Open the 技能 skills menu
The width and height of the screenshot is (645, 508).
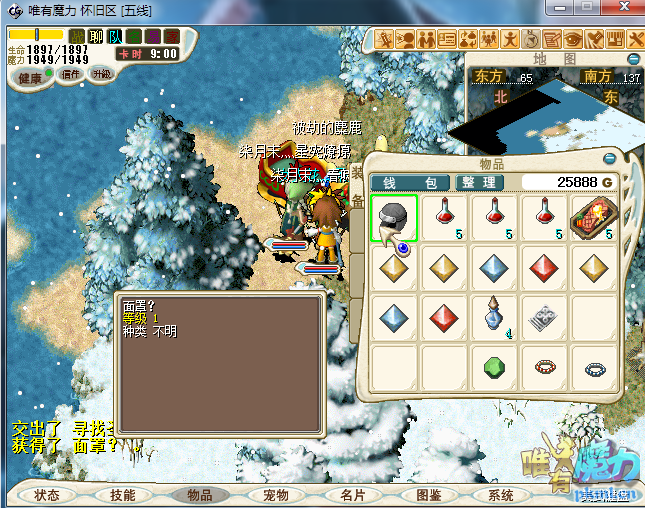(123, 495)
